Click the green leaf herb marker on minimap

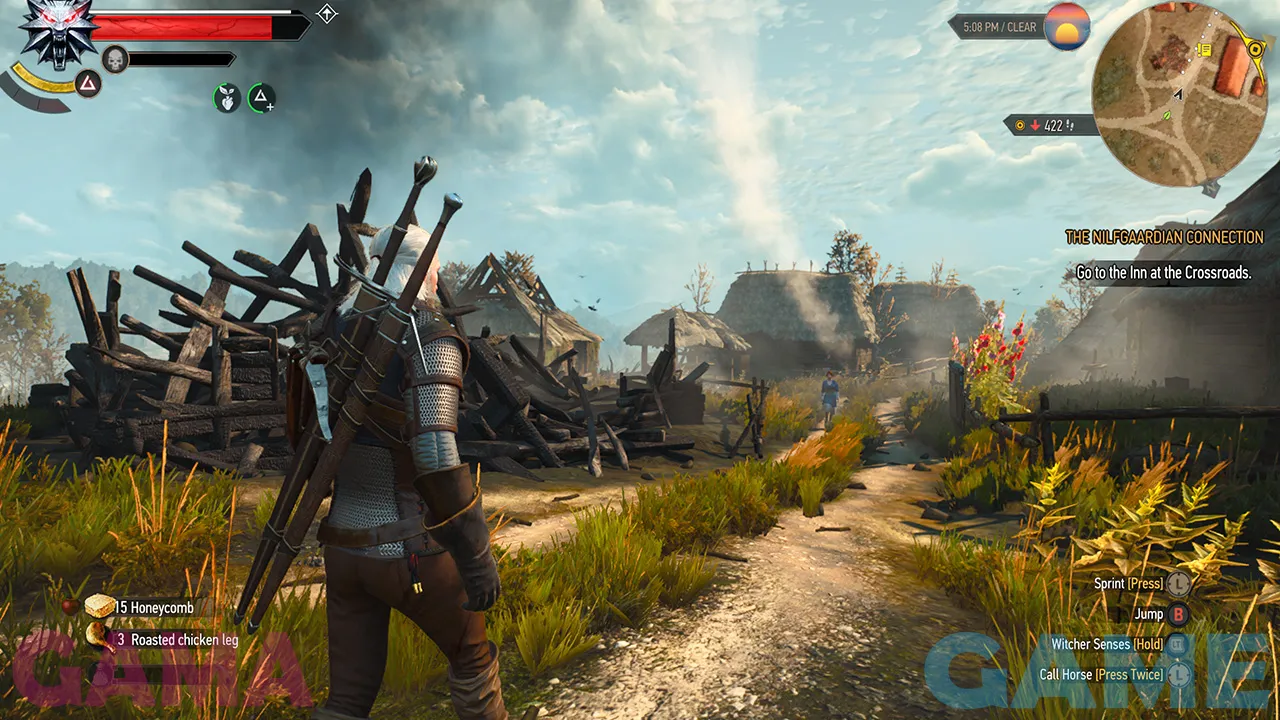(1167, 116)
